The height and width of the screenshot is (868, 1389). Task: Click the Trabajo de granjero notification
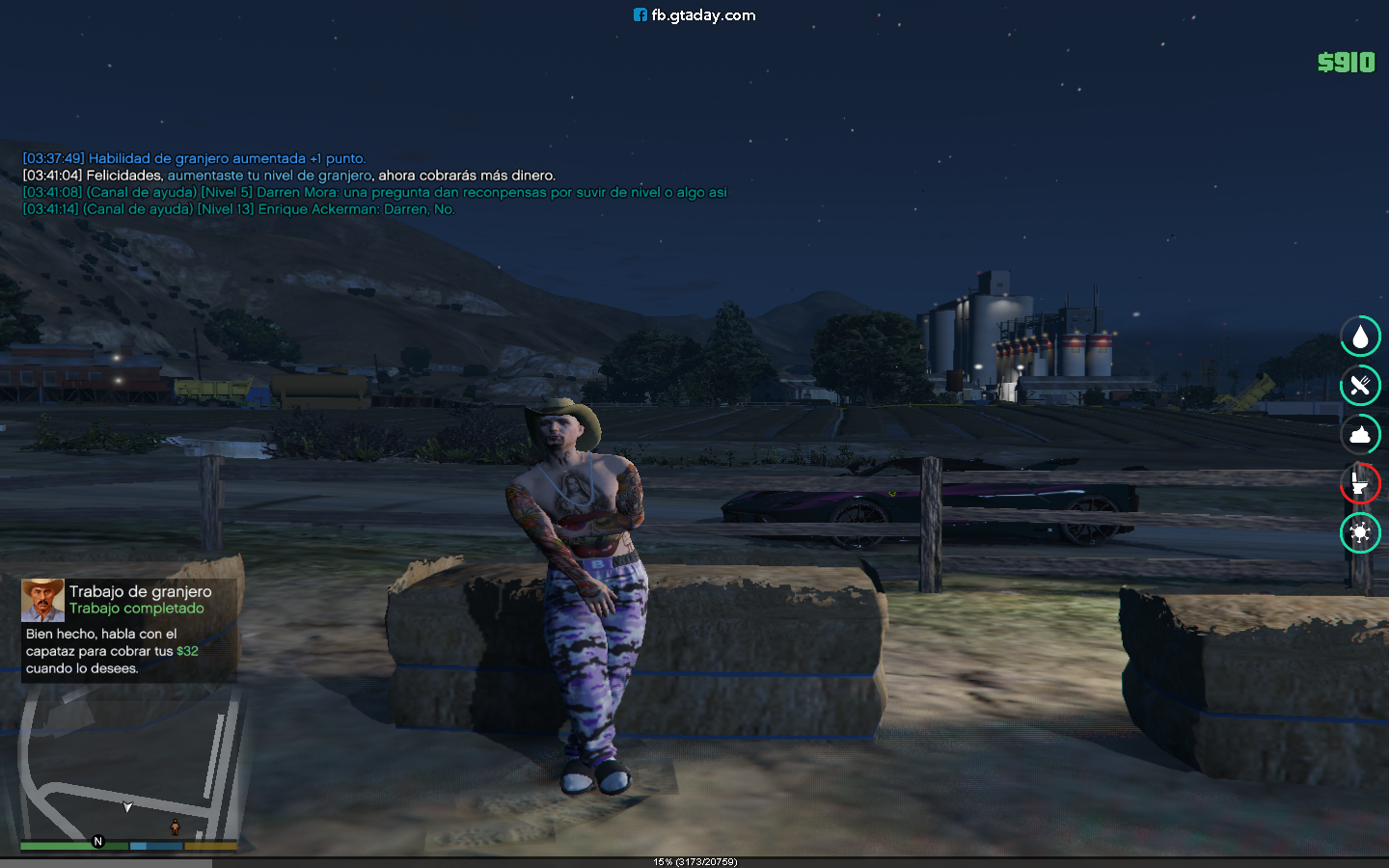pos(129,630)
